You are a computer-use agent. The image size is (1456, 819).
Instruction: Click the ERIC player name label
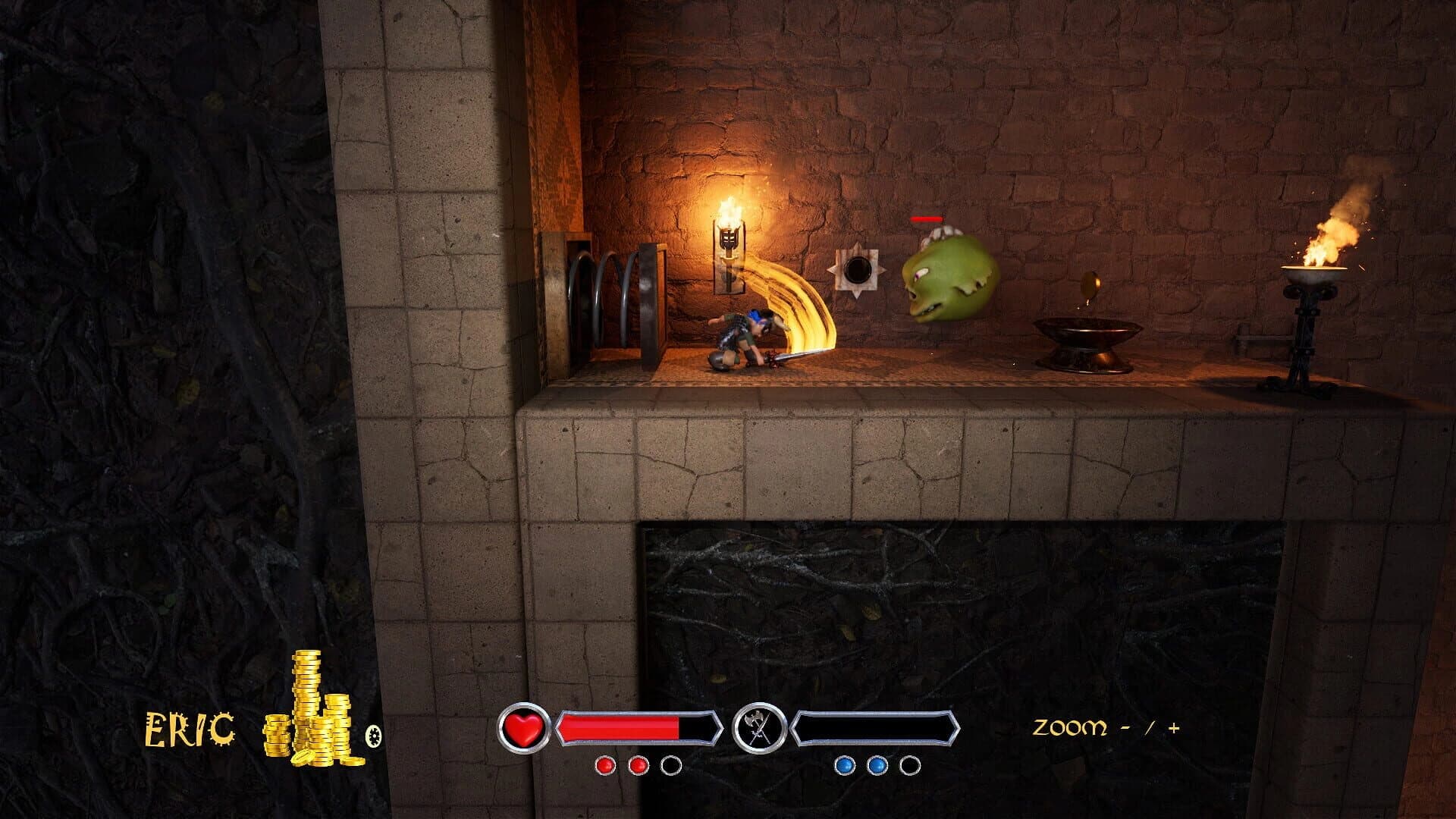[x=188, y=730]
